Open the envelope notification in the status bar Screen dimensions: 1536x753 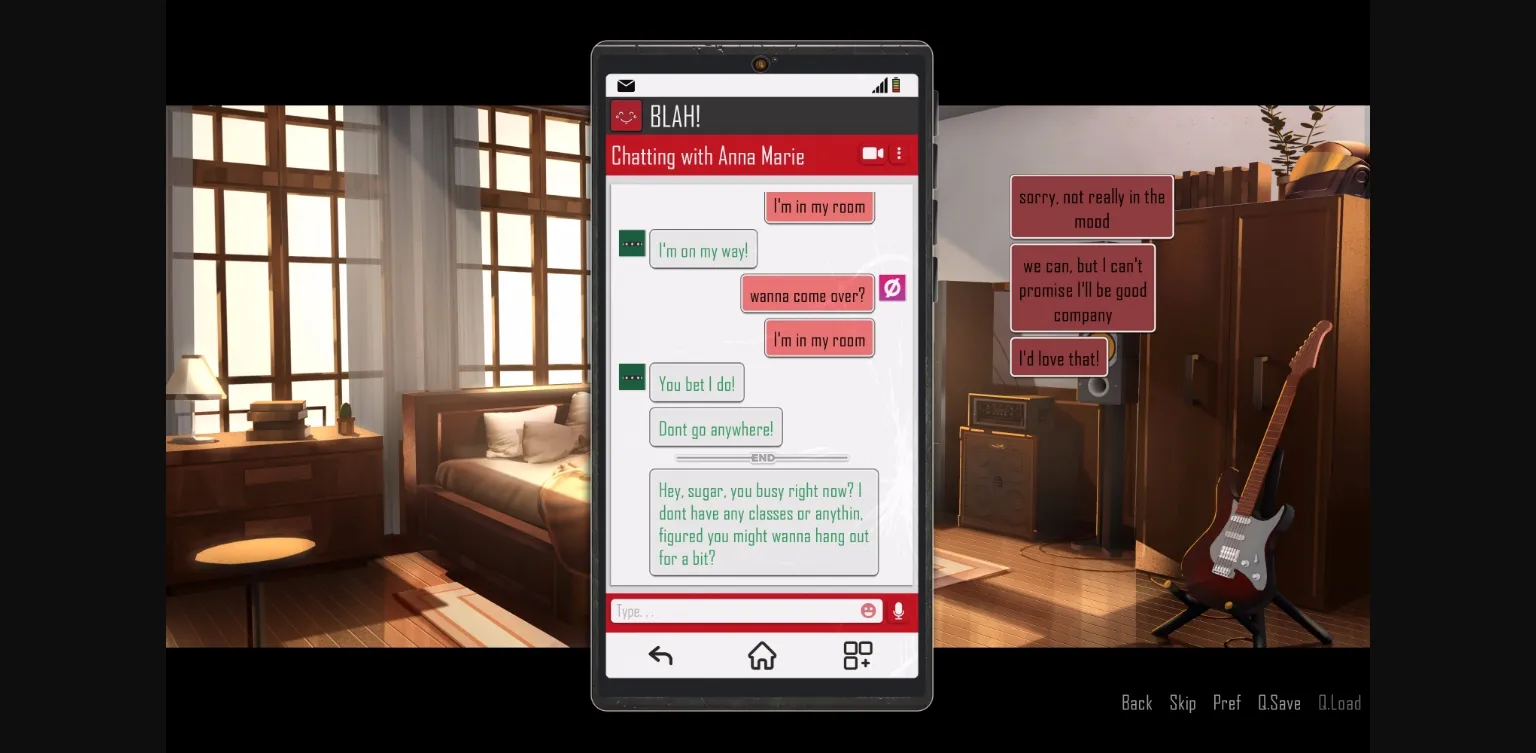(x=626, y=85)
